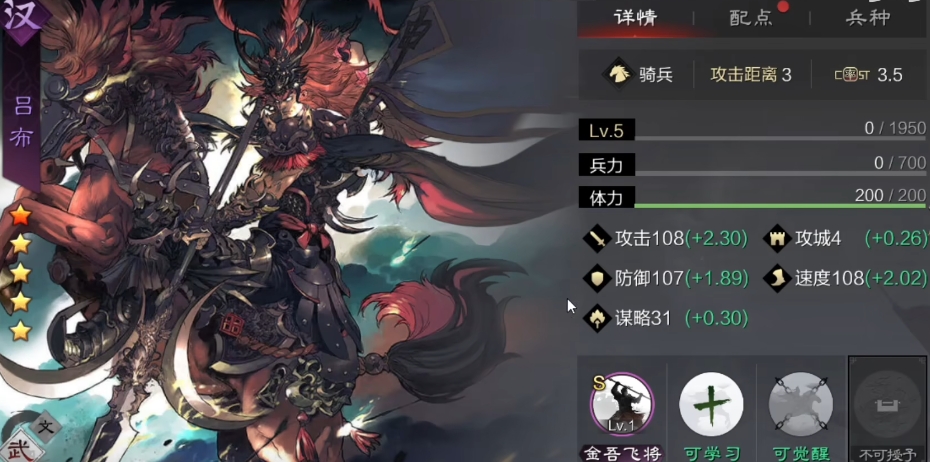Toggle the 文 civil view button

(45, 425)
